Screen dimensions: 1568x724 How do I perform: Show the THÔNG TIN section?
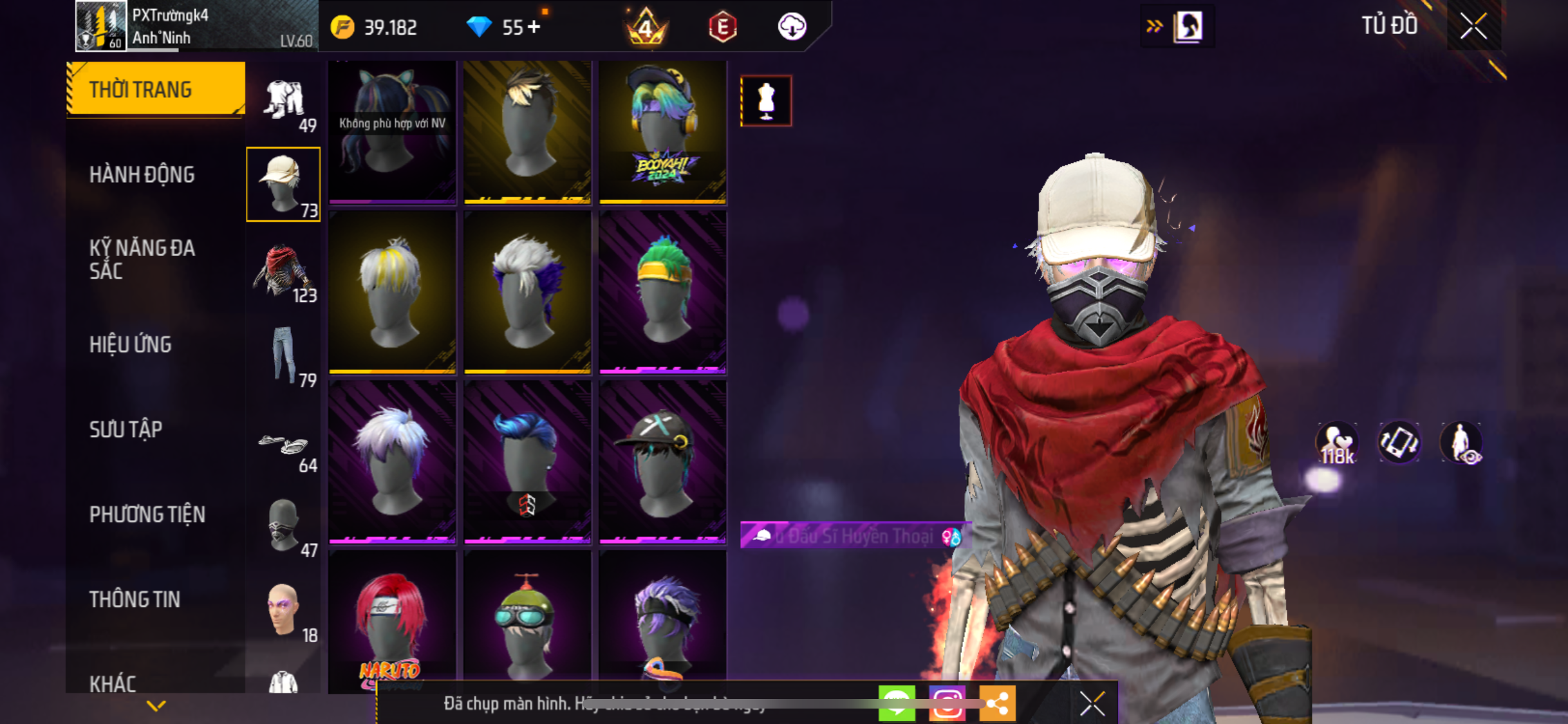click(135, 599)
